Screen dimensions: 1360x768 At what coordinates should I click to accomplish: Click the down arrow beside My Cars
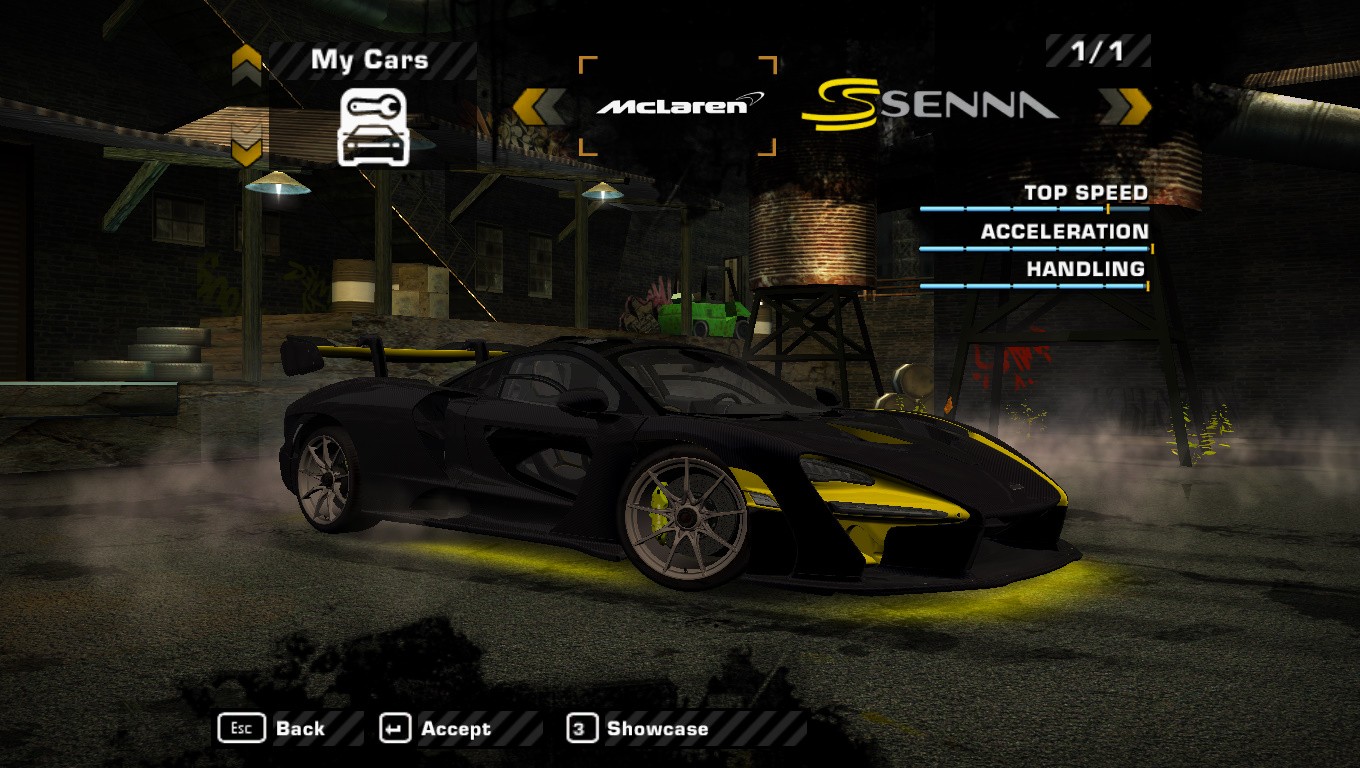click(x=246, y=150)
